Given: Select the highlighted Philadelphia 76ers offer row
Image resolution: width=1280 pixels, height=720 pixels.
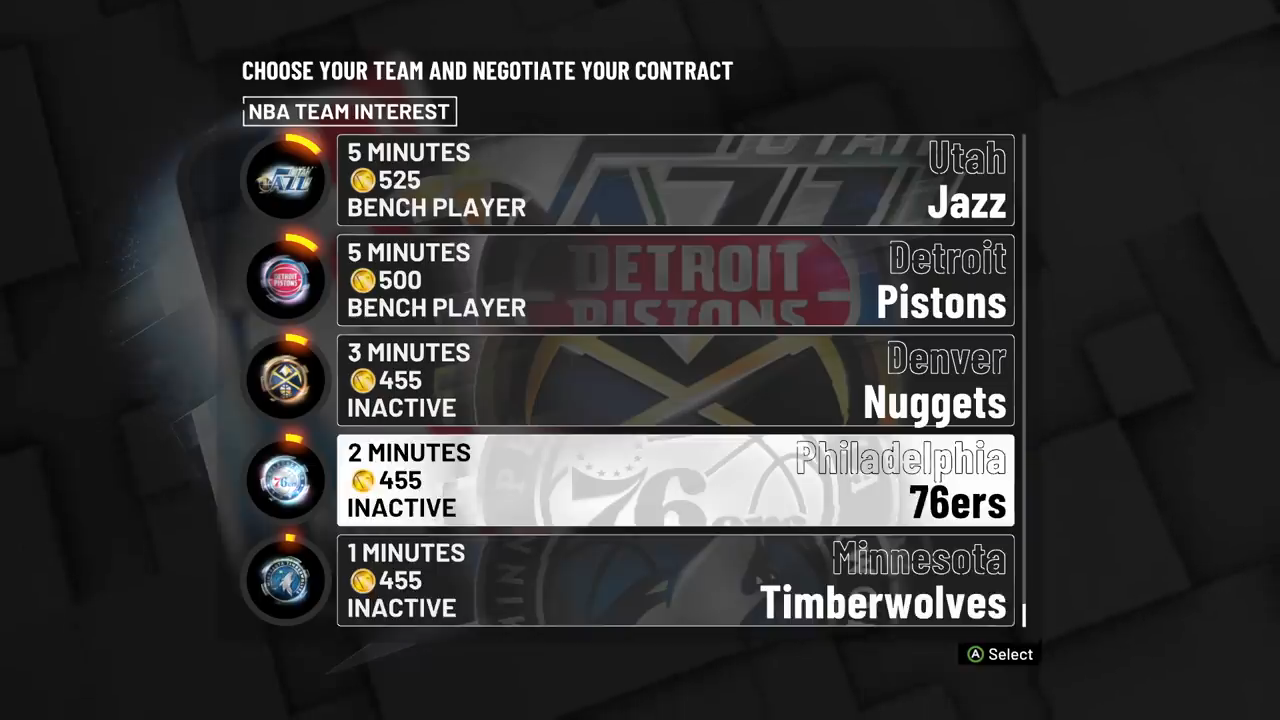Looking at the screenshot, I should [676, 480].
